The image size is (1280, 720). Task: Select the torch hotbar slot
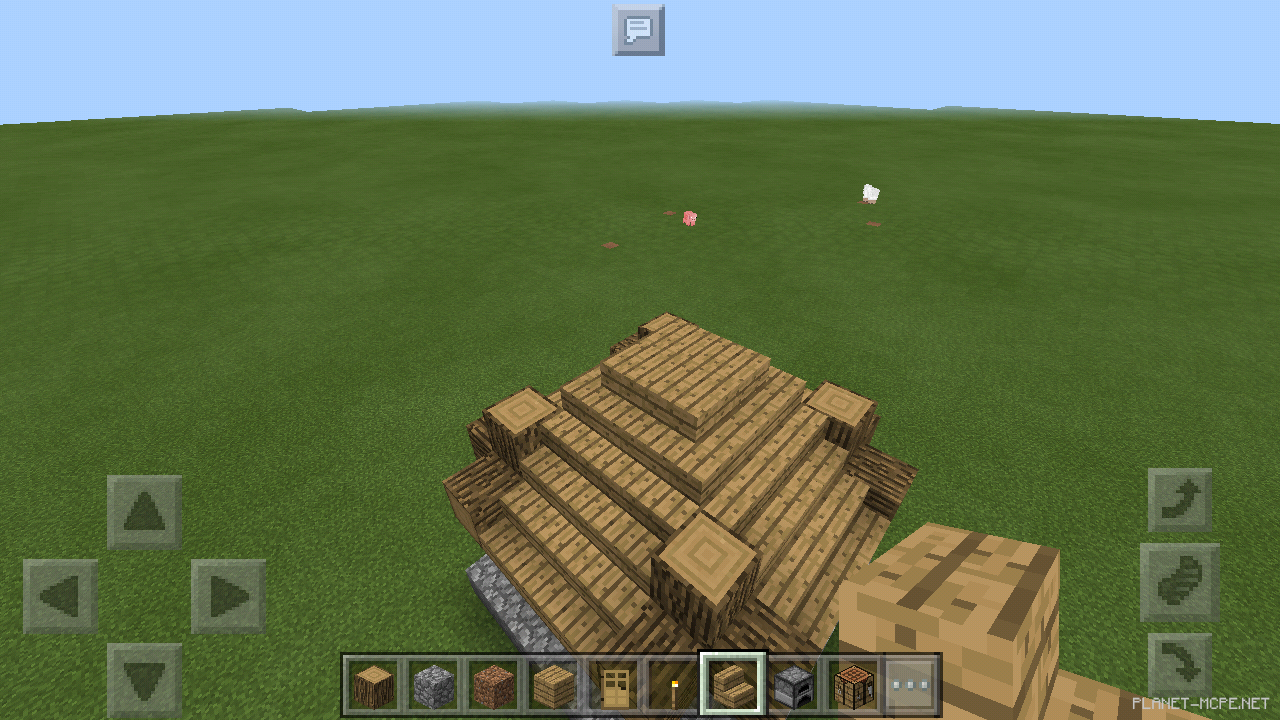[x=675, y=683]
